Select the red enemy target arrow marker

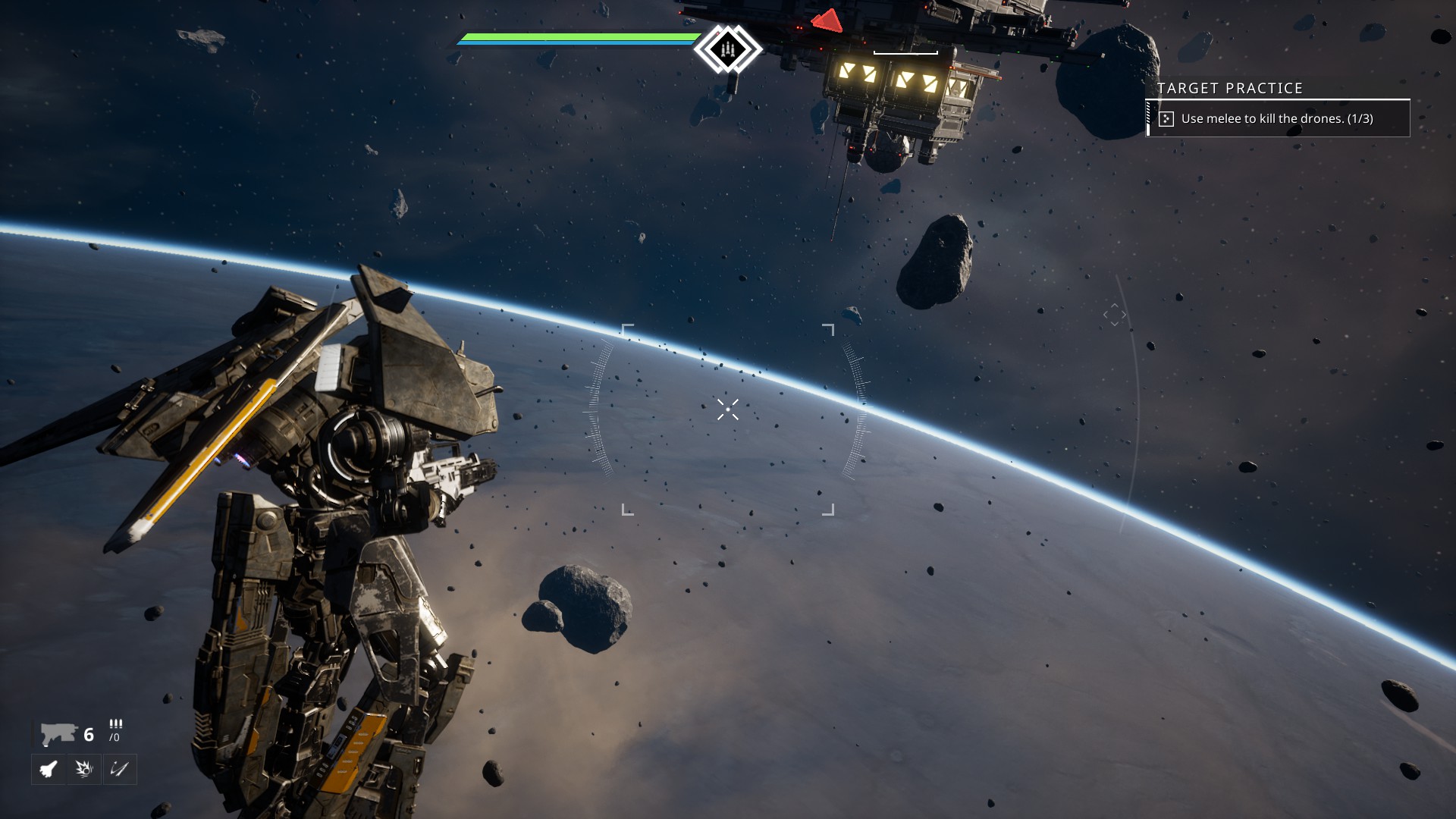(x=827, y=20)
